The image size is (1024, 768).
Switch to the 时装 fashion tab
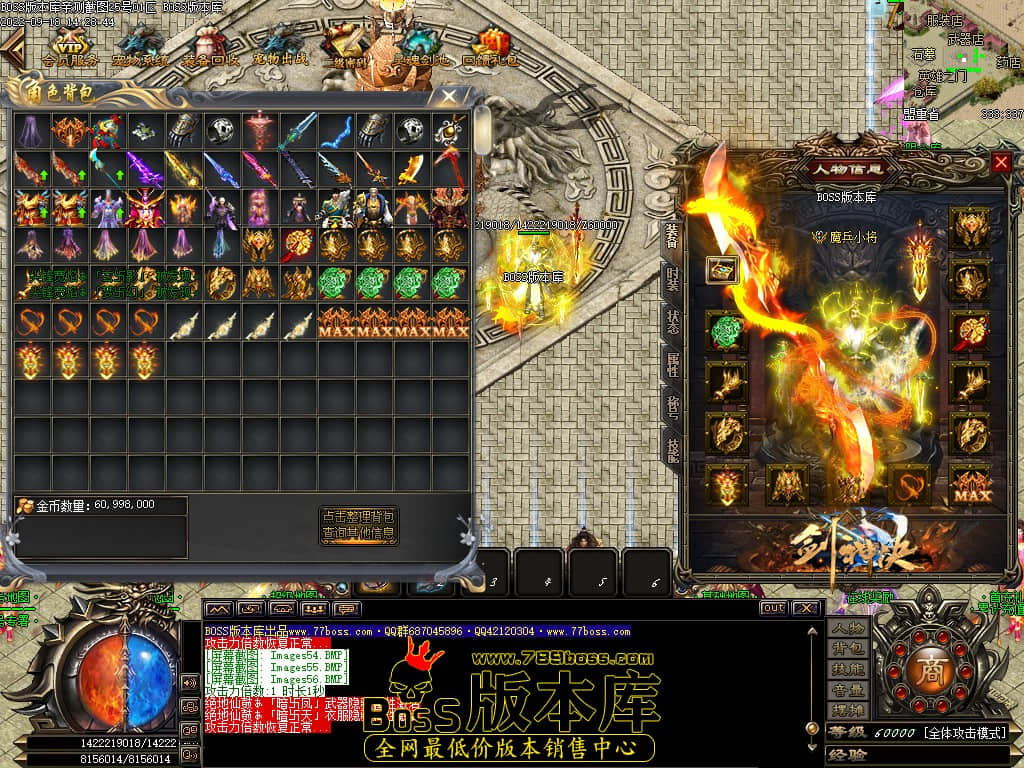click(674, 277)
